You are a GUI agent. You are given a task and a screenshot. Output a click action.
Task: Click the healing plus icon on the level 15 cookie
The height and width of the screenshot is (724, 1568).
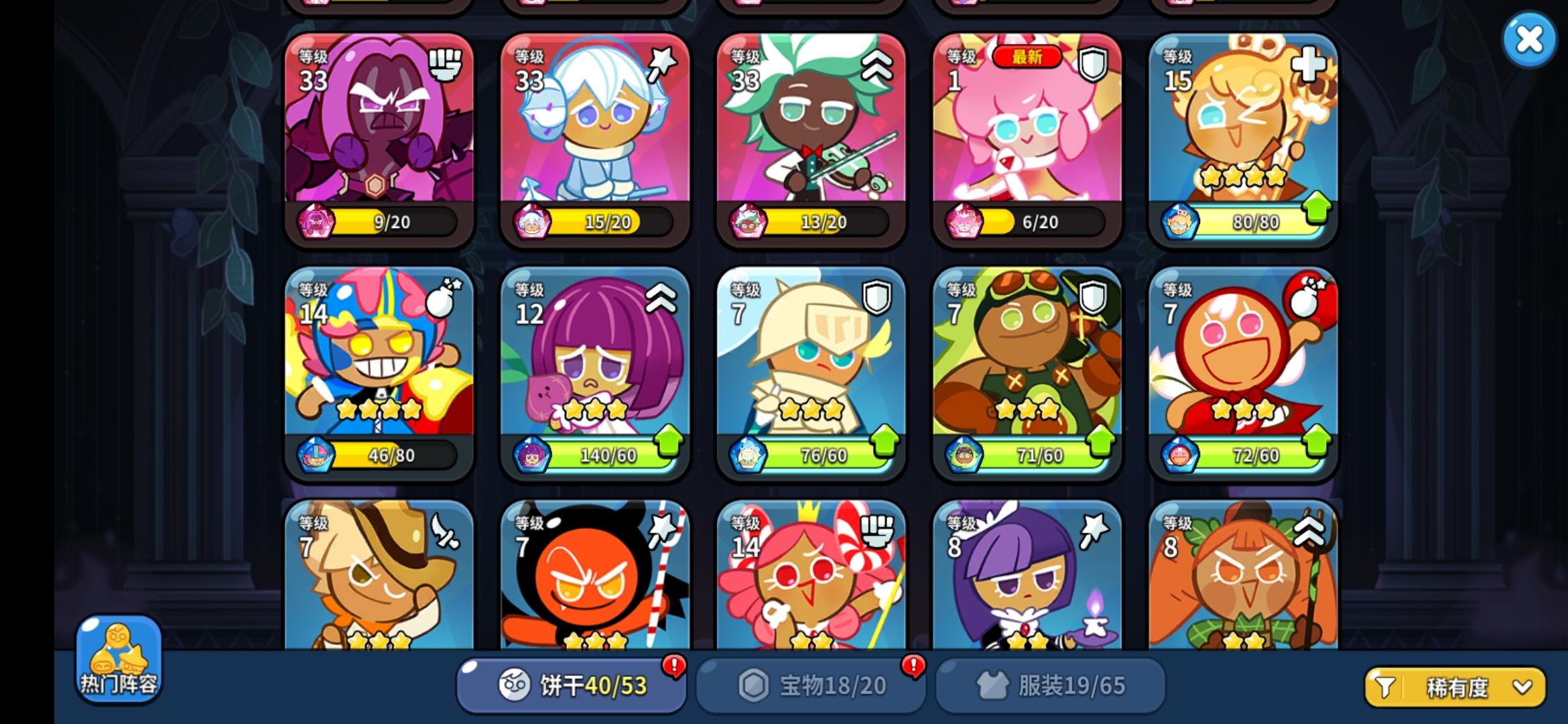(1307, 64)
